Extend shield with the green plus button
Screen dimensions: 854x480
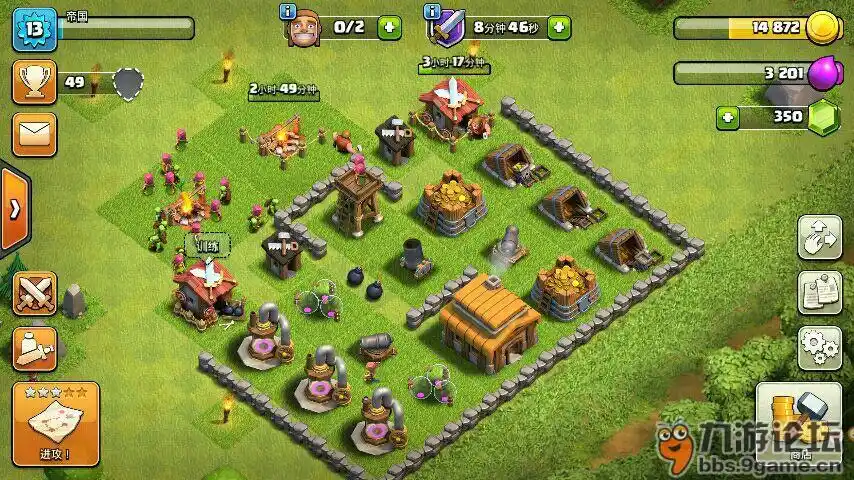(559, 28)
